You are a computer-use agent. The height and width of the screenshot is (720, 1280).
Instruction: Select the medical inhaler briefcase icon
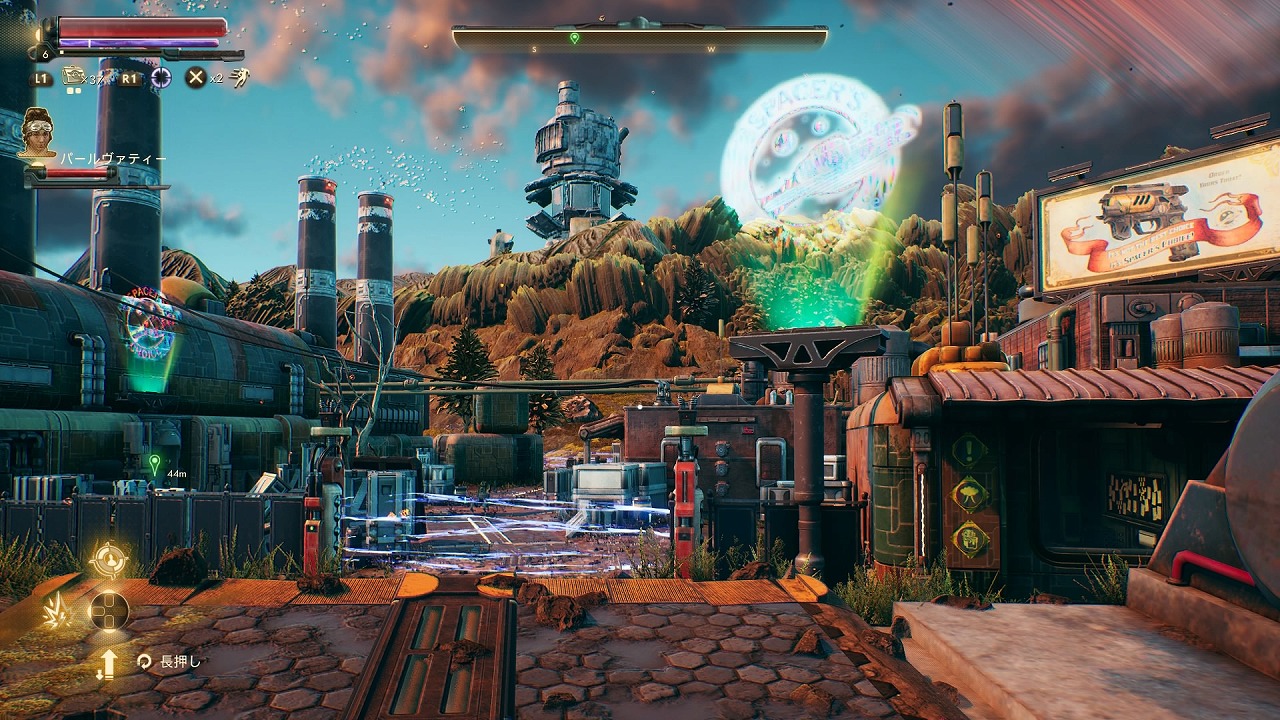72,75
